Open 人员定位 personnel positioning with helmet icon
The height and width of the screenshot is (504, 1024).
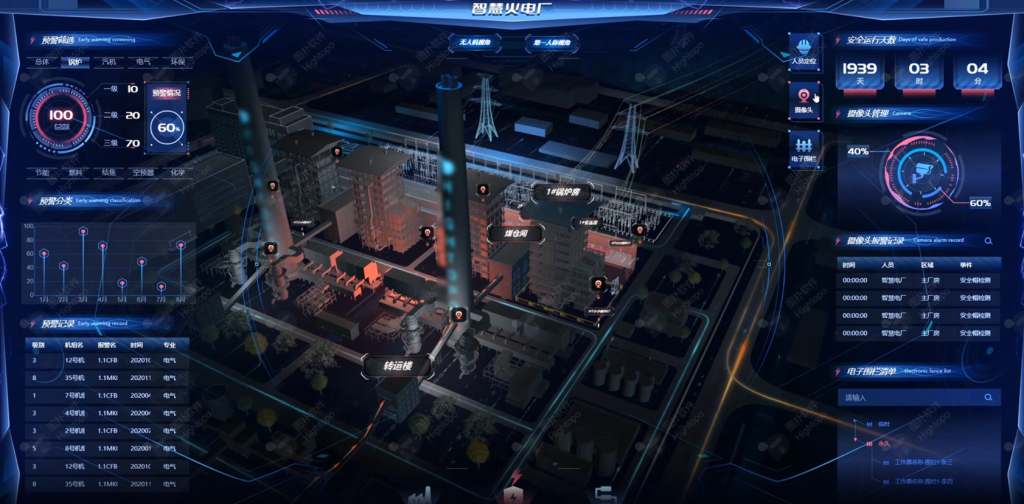coord(804,51)
